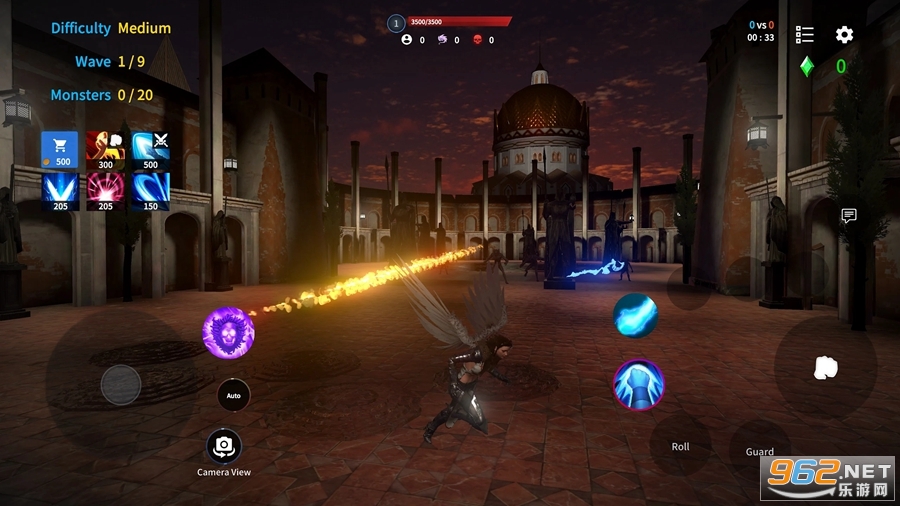
Task: Tap the Guard button
Action: click(x=760, y=451)
